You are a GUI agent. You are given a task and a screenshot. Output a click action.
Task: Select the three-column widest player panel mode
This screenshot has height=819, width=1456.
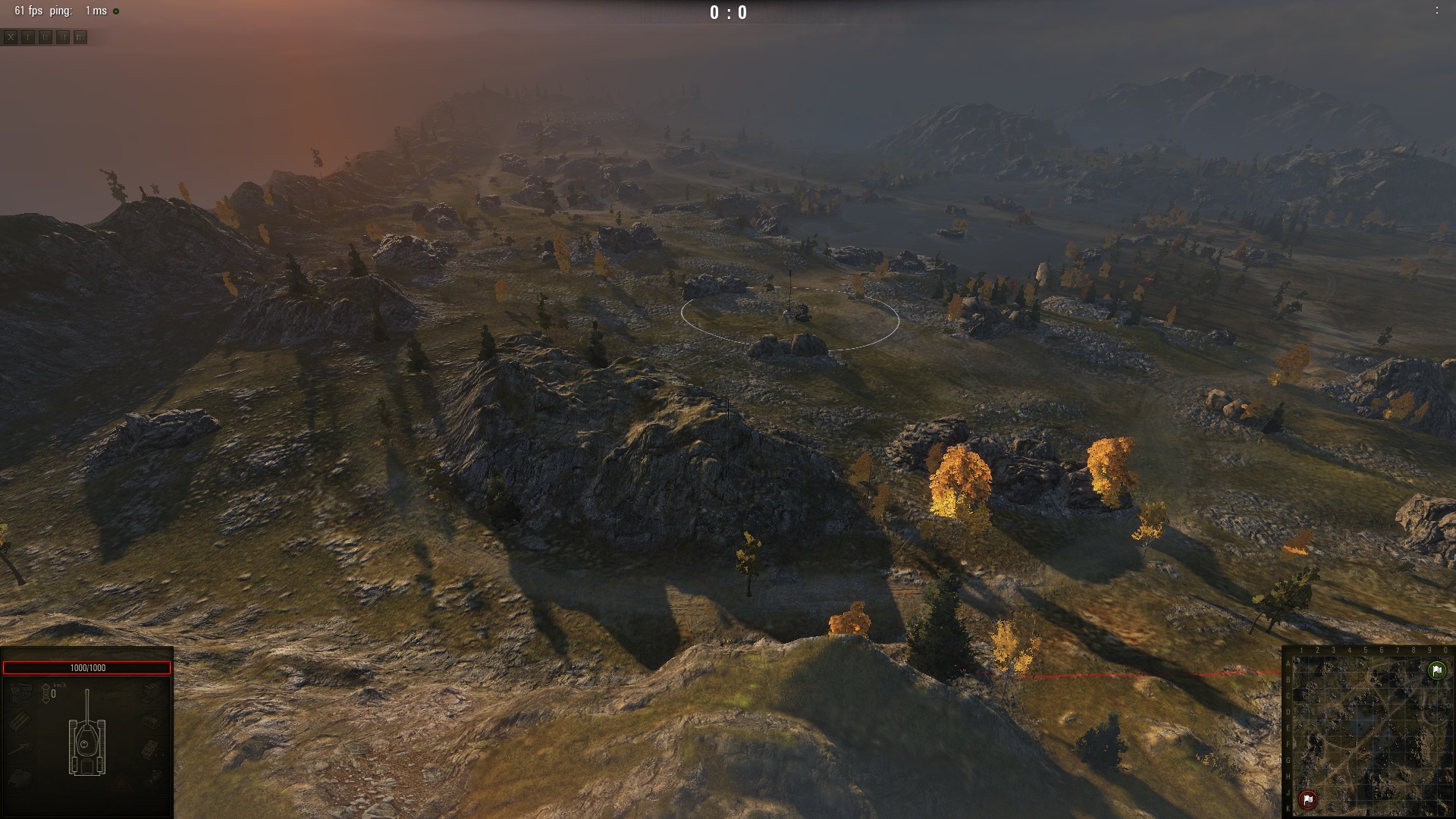pos(80,37)
